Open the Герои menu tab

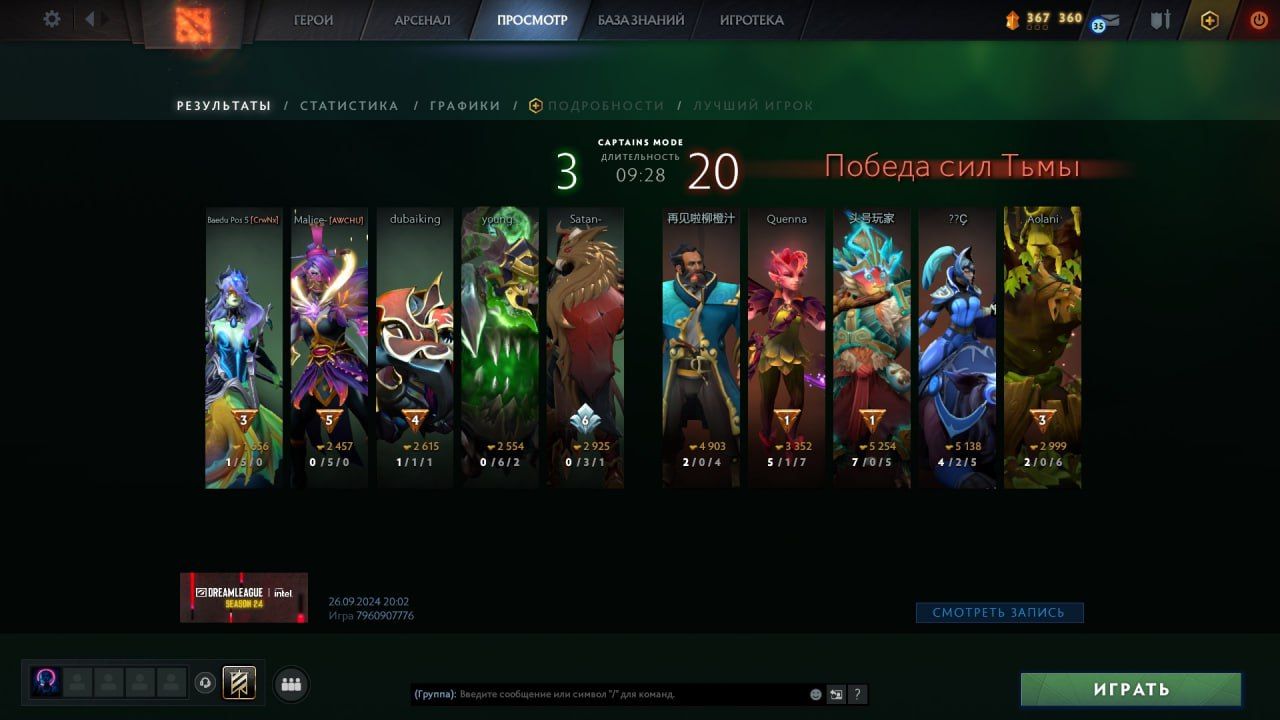(313, 20)
